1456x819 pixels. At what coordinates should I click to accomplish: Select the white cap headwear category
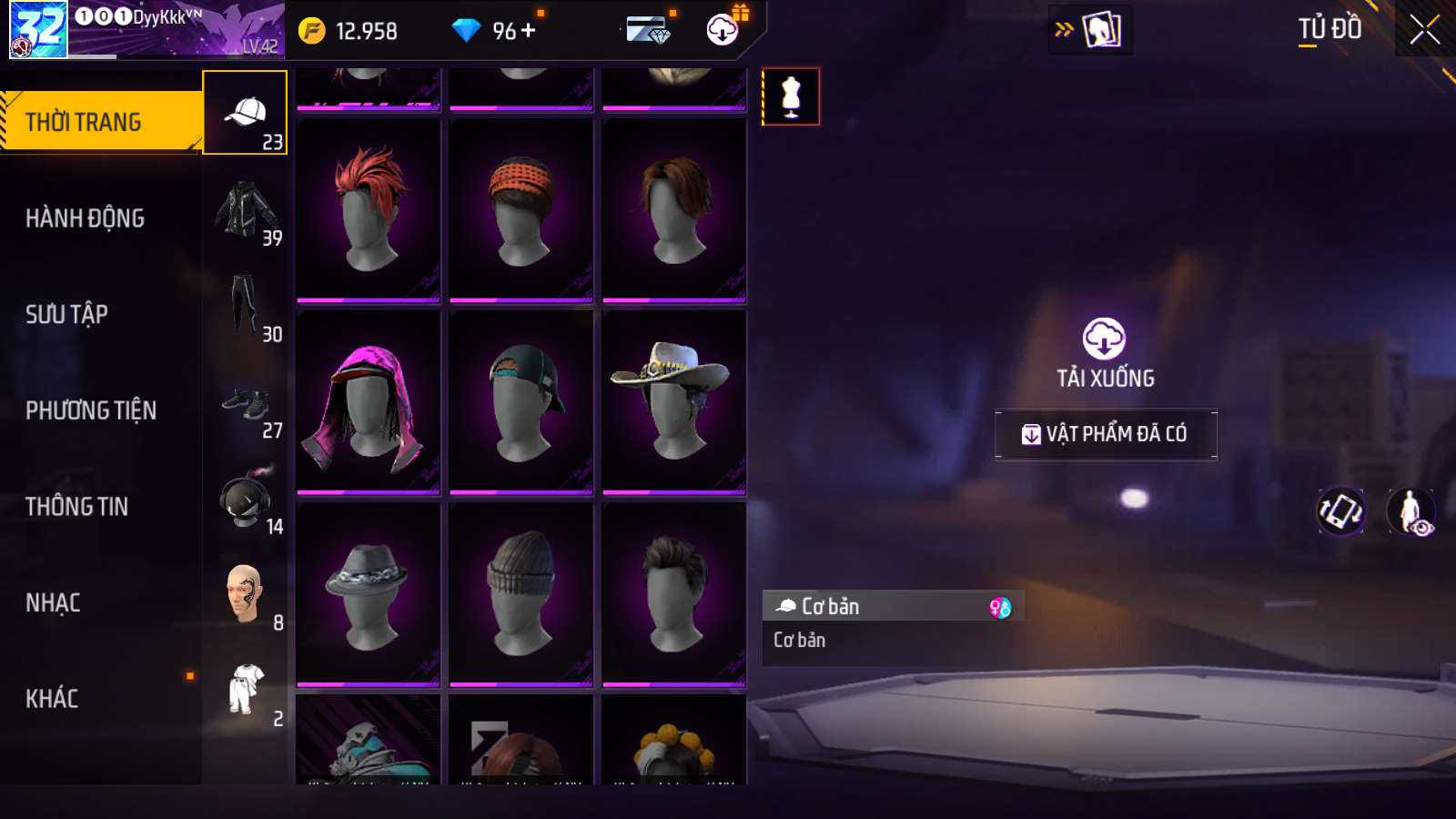245,113
